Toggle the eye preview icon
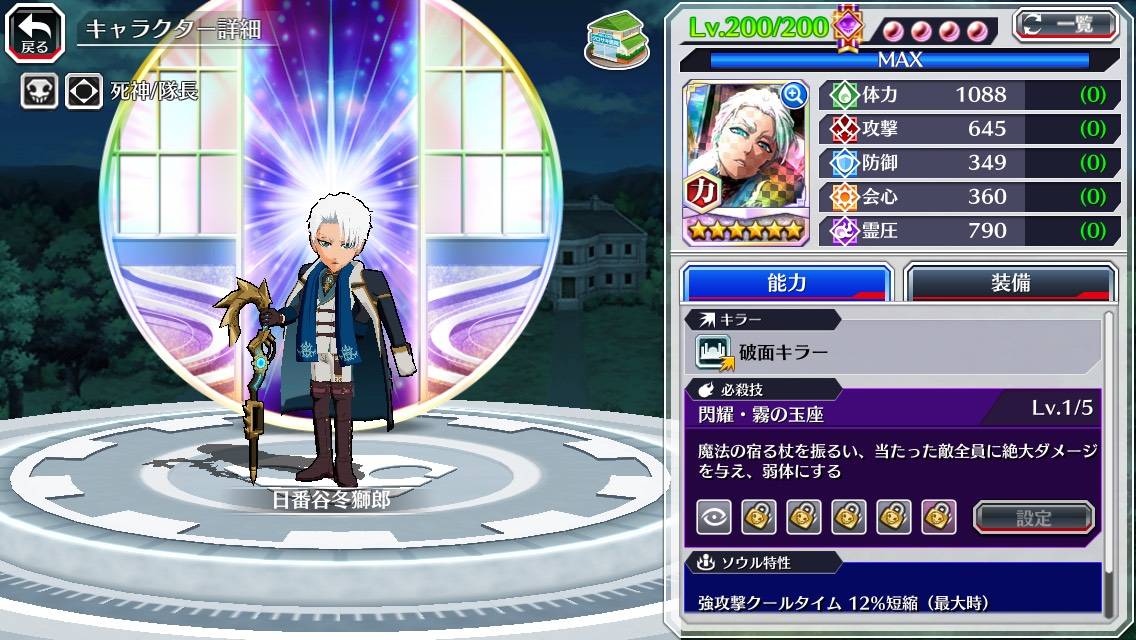Viewport: 1136px width, 640px height. (x=714, y=517)
